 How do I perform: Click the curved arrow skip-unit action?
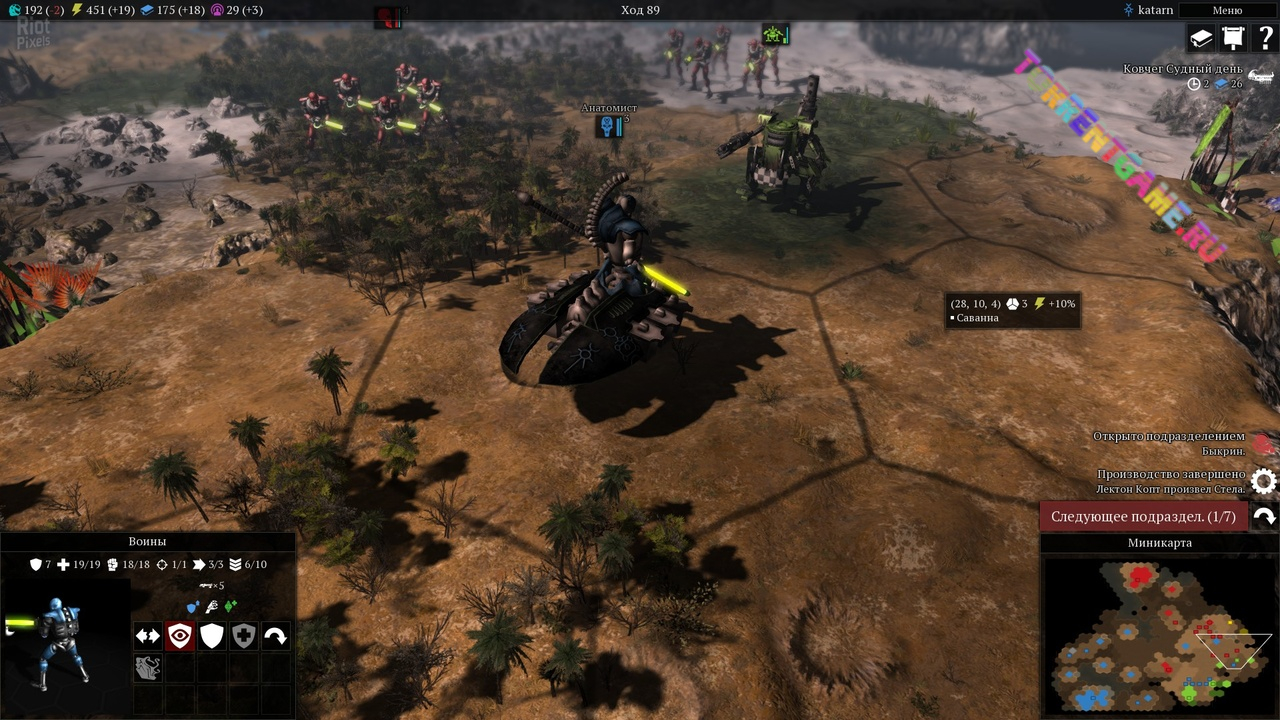tap(276, 636)
